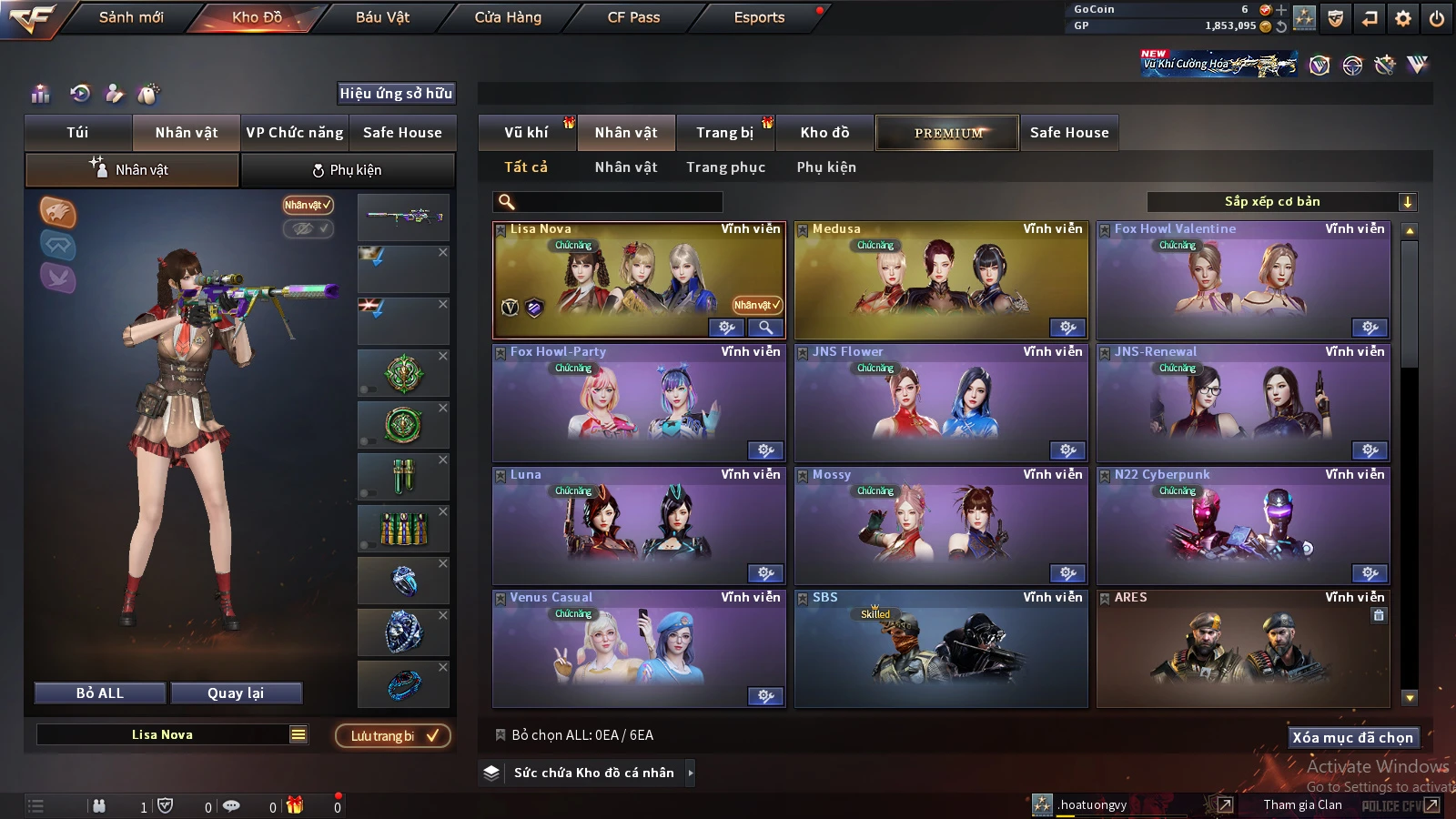Expand Sức chứa Kho đồ cá nhân

691,773
